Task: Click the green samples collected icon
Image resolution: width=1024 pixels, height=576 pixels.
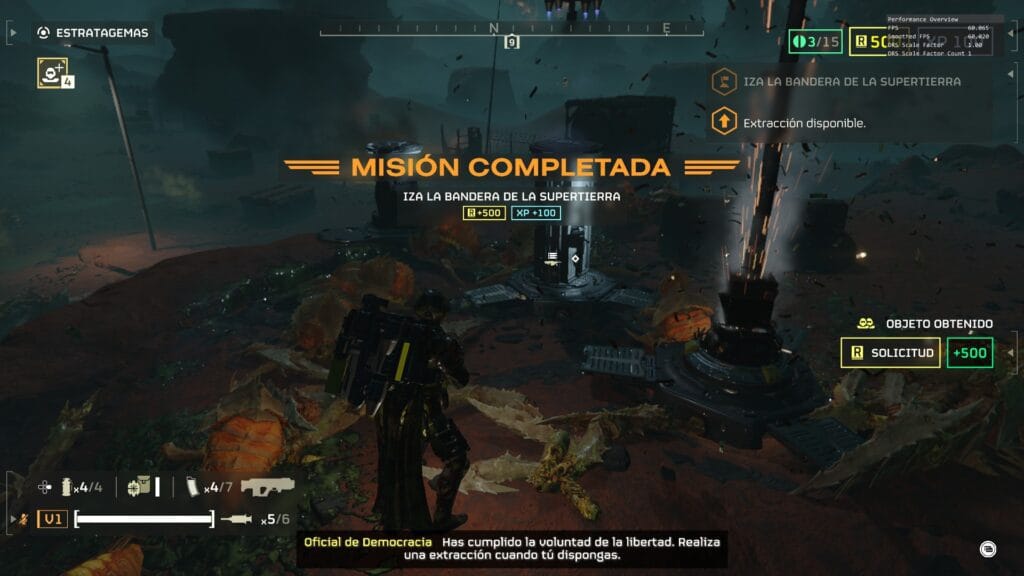Action: pos(814,42)
